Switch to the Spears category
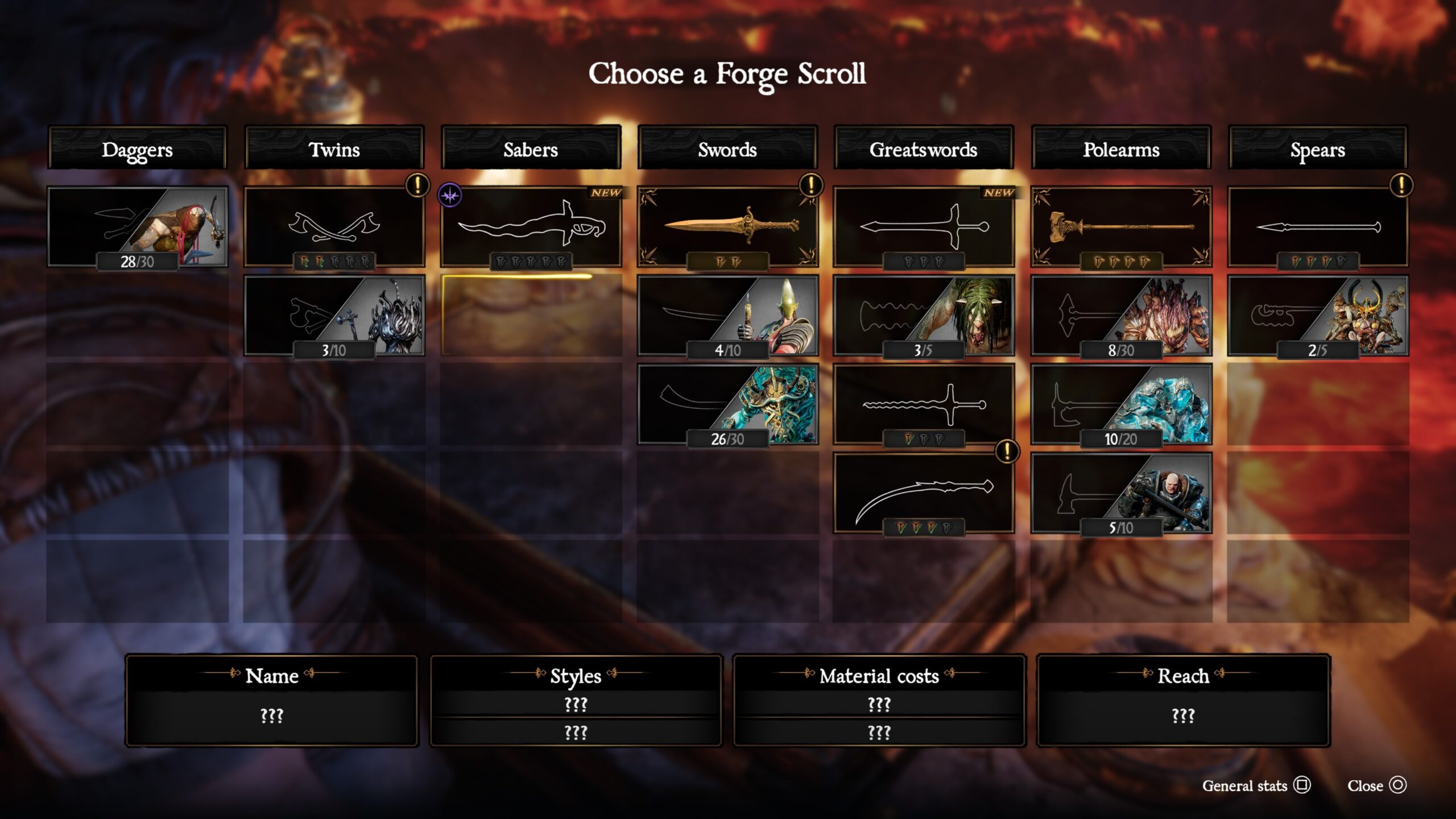 point(1317,149)
